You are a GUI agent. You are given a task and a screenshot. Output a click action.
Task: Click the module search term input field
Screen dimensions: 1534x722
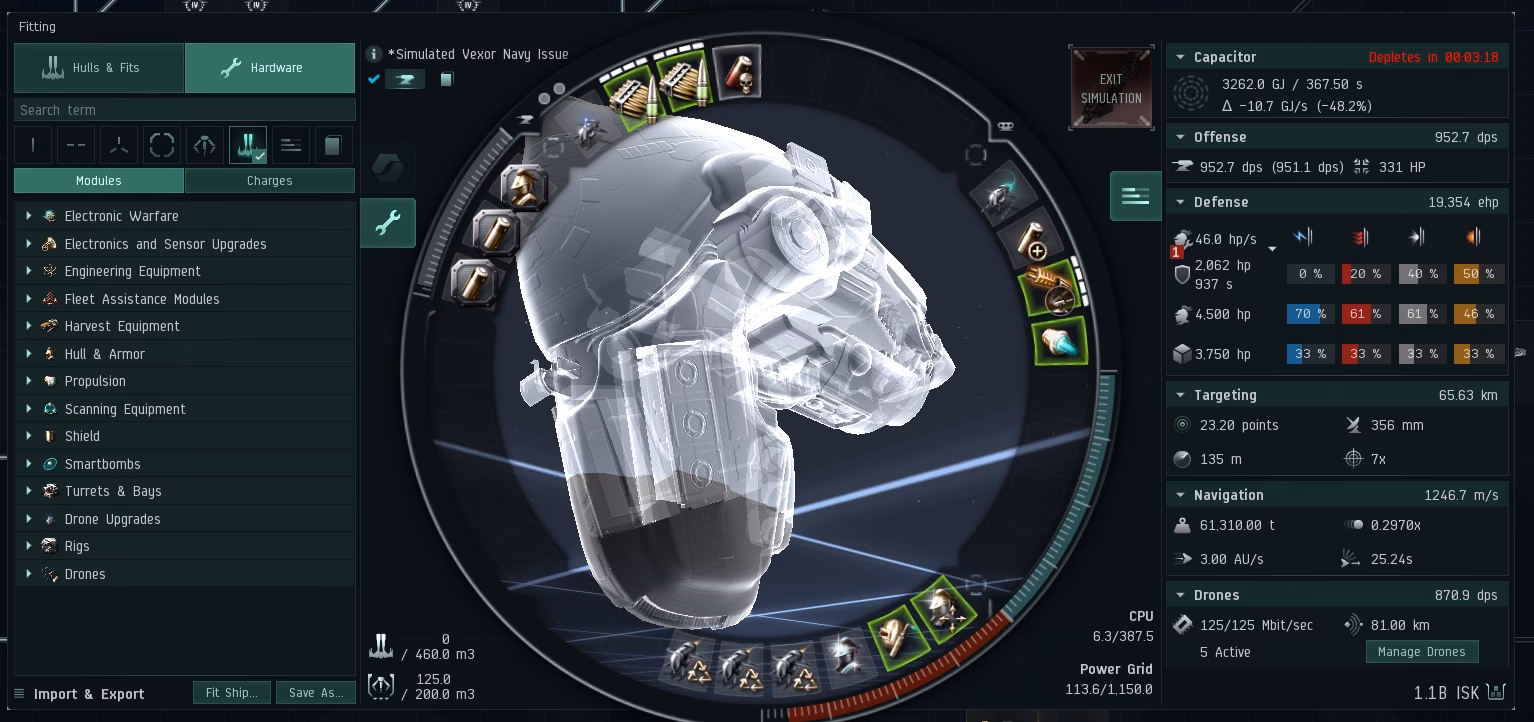click(184, 109)
